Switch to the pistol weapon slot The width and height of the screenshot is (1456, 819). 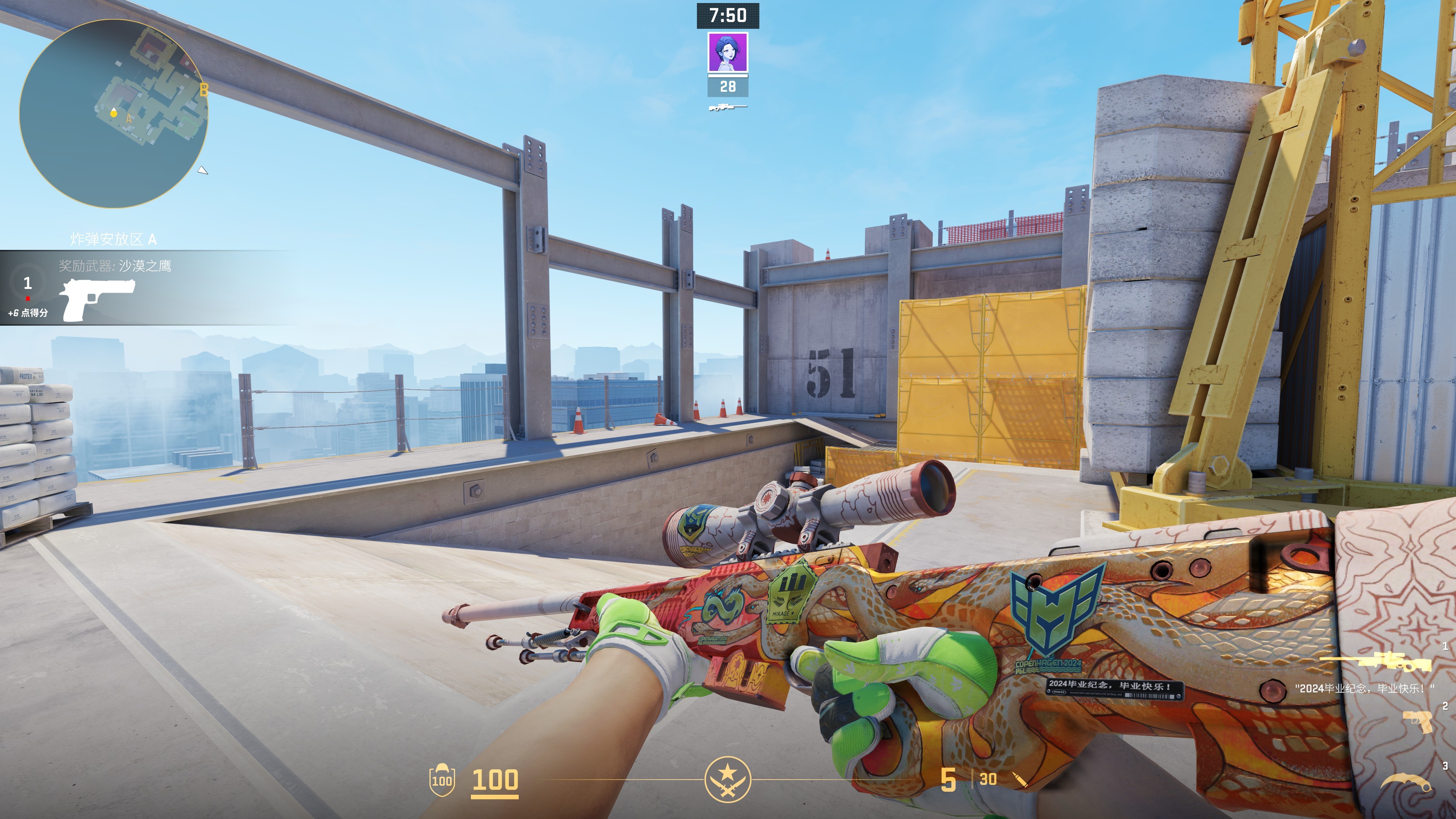(1417, 722)
